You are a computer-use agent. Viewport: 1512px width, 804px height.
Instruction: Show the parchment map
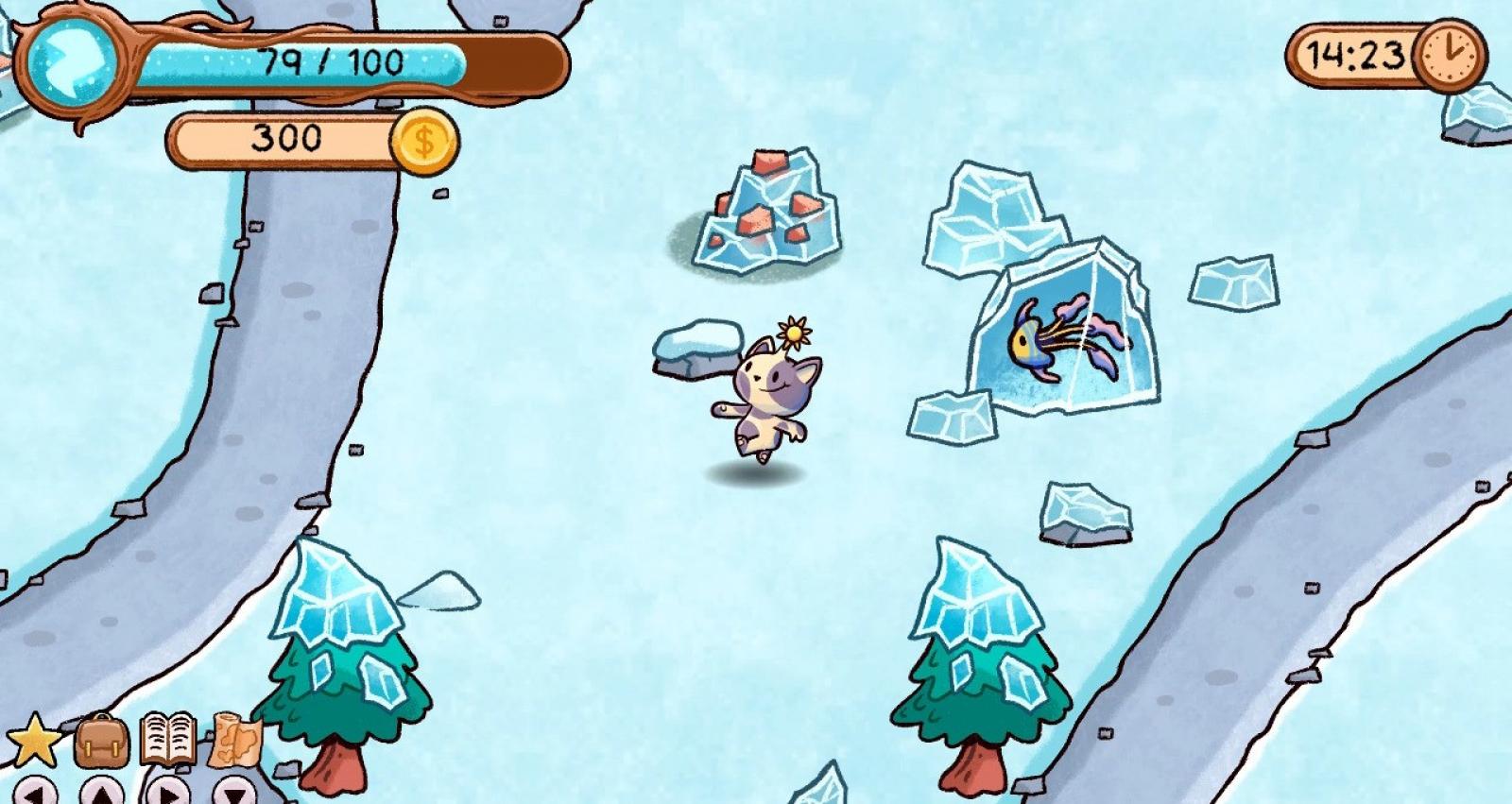[233, 739]
